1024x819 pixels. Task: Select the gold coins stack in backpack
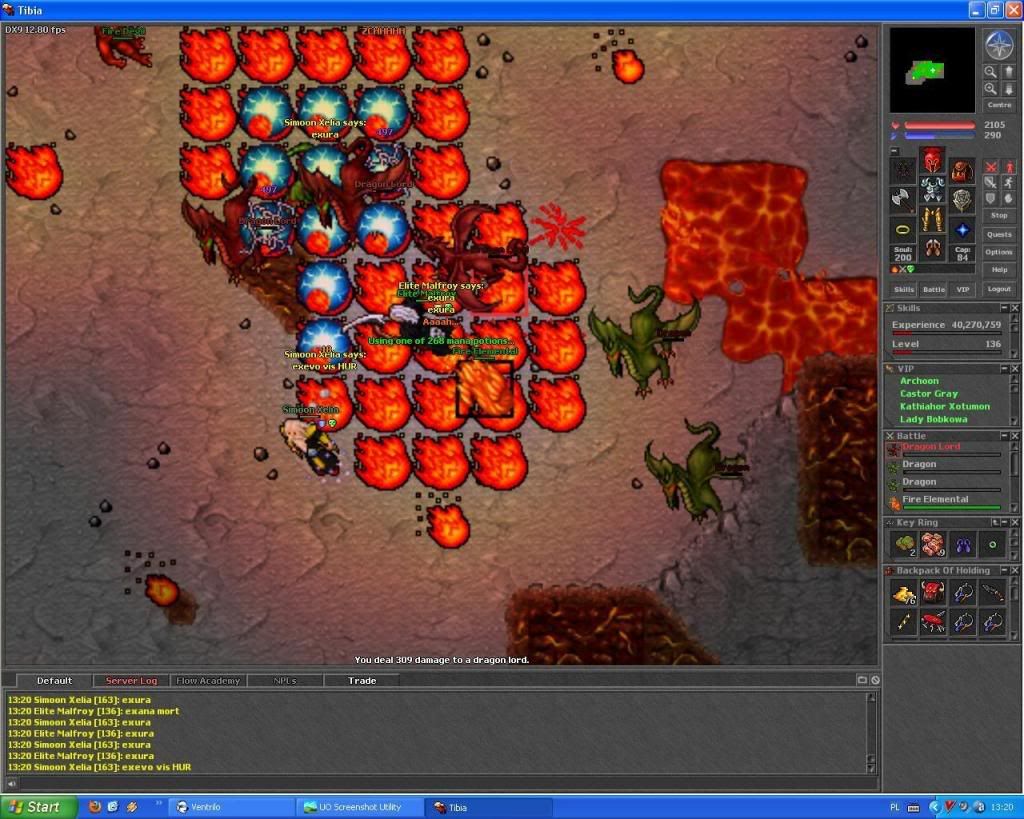[904, 593]
